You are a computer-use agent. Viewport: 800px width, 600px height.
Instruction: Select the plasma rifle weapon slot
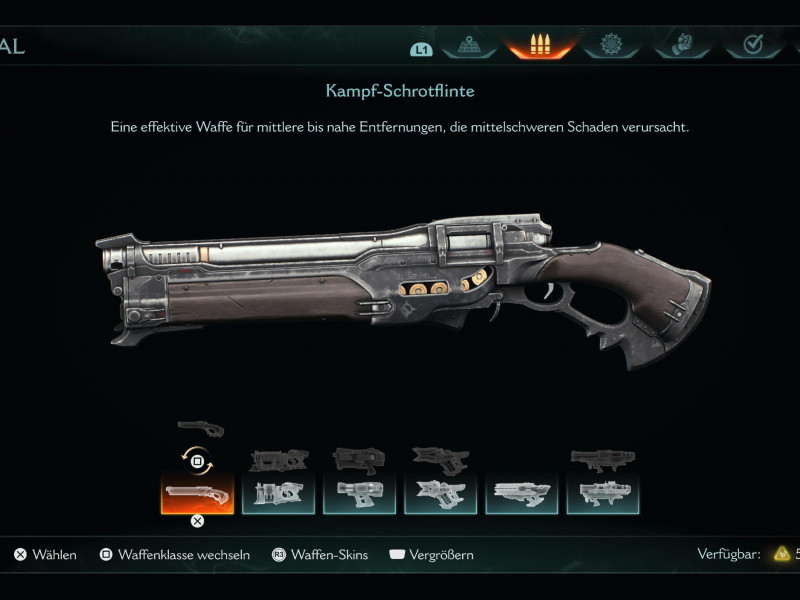[x=359, y=493]
